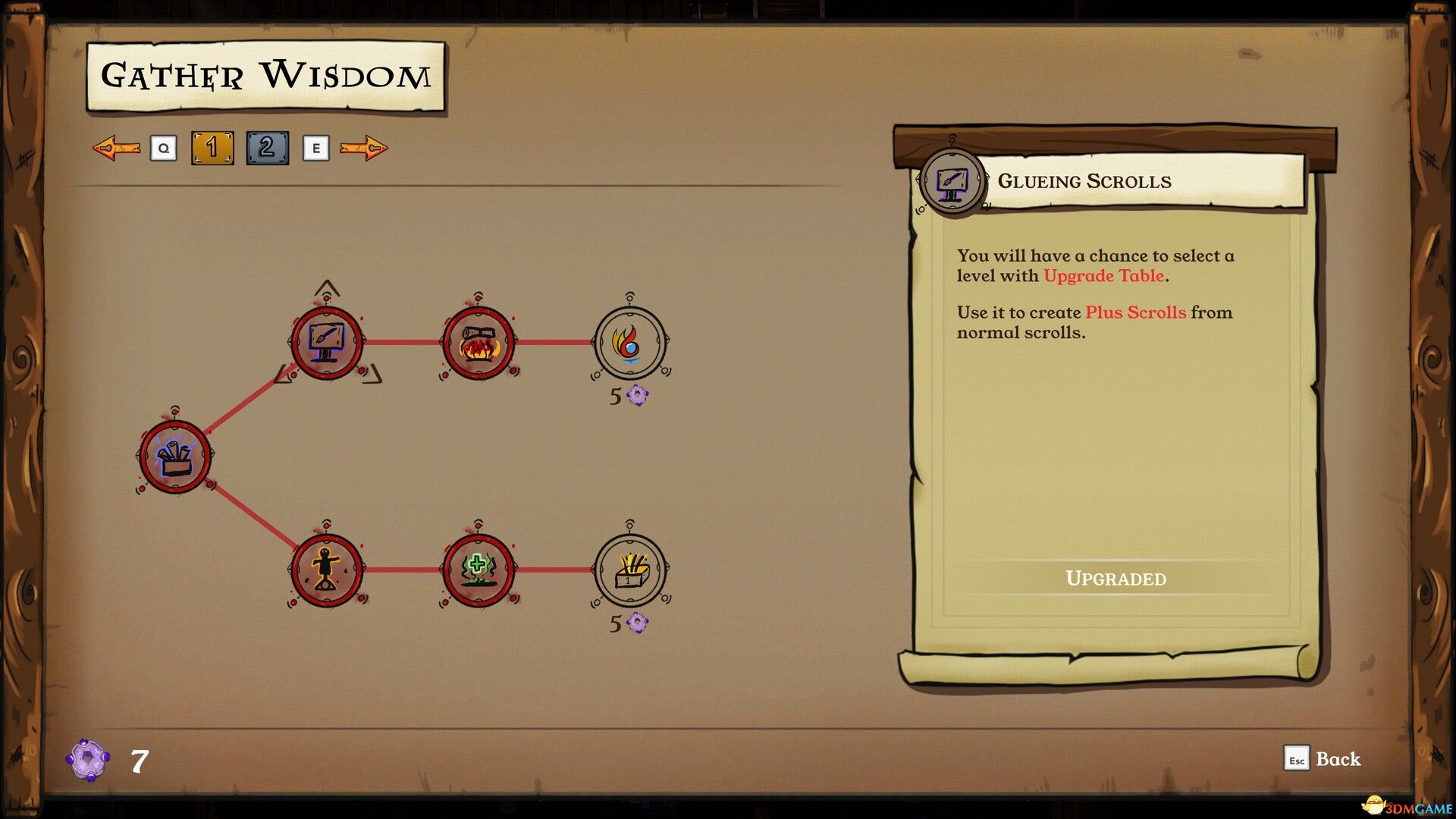Select the locked fire-and-water orb node
This screenshot has width=1456, height=819.
tap(629, 342)
